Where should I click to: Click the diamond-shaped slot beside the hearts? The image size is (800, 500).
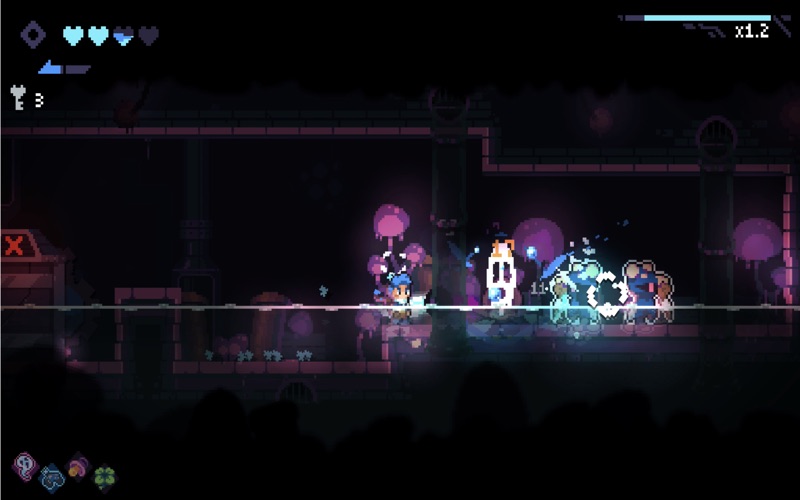33,35
